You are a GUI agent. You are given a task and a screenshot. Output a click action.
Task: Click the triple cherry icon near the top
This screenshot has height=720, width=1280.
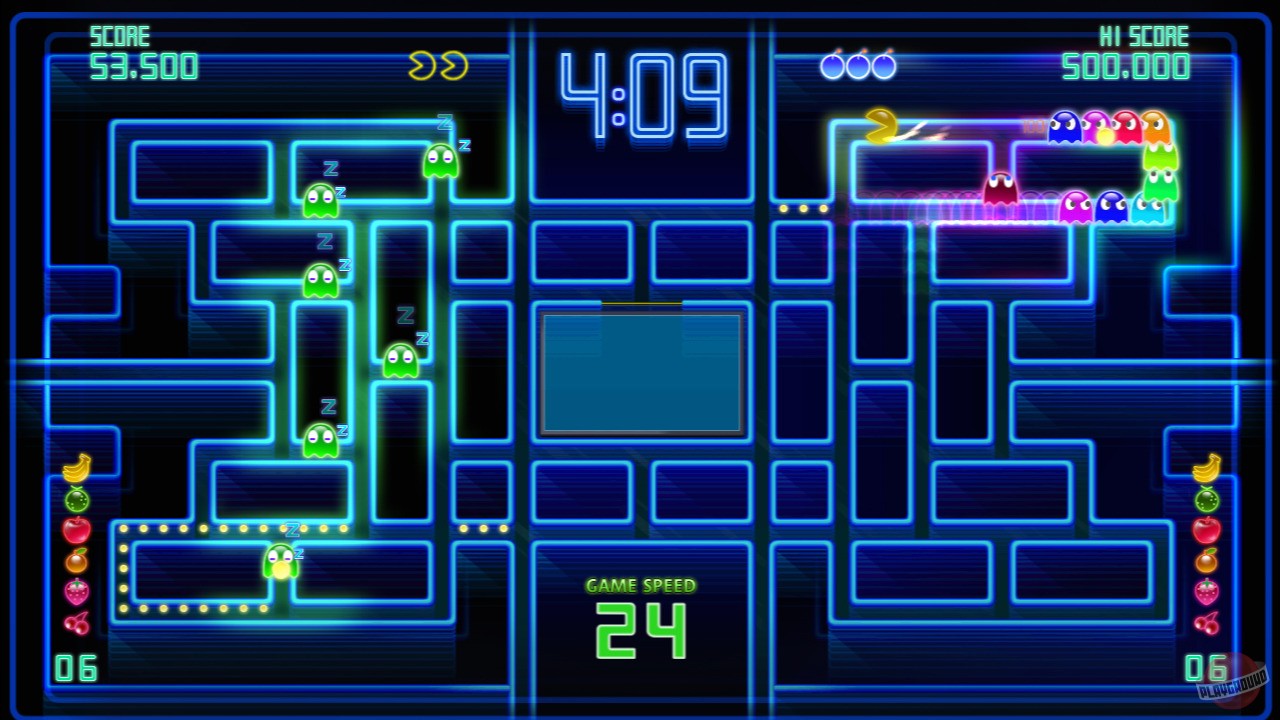(858, 63)
